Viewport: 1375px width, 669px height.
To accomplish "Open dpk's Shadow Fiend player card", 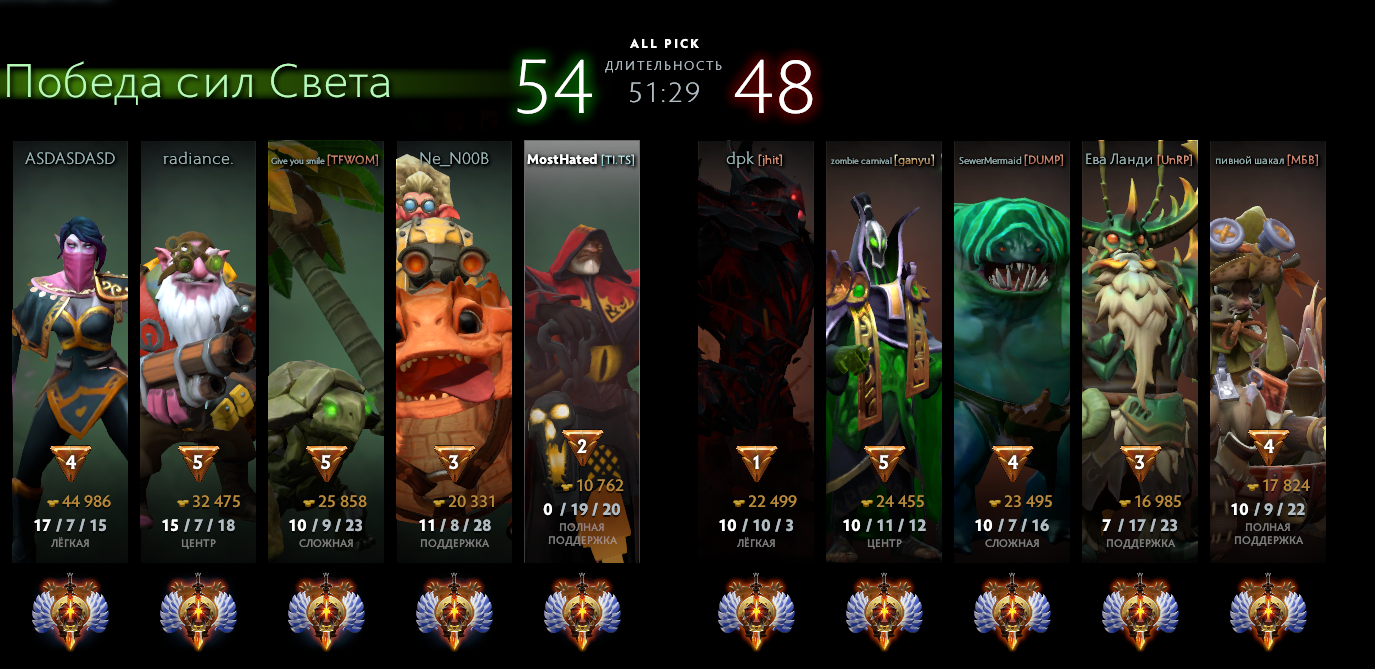I will (756, 350).
